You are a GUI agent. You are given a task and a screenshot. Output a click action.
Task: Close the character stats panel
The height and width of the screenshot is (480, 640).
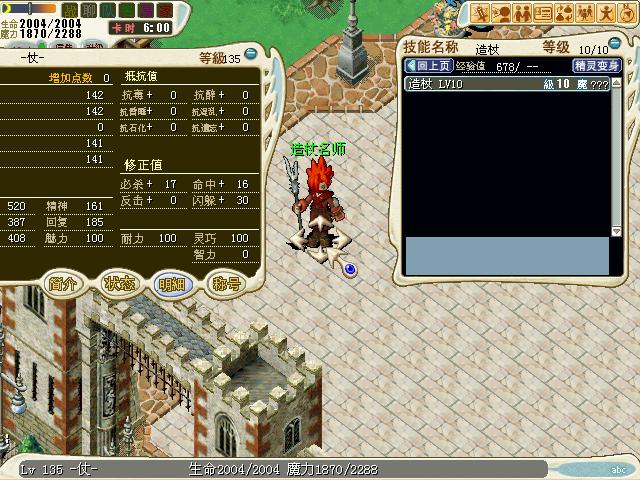click(251, 55)
